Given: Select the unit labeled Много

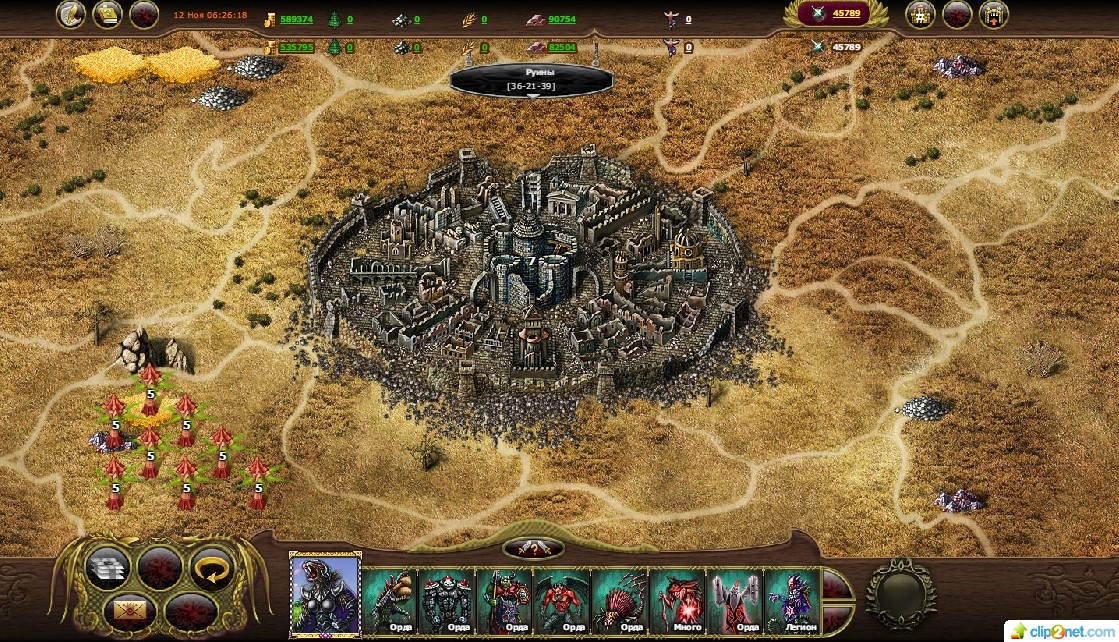Looking at the screenshot, I should 677,600.
